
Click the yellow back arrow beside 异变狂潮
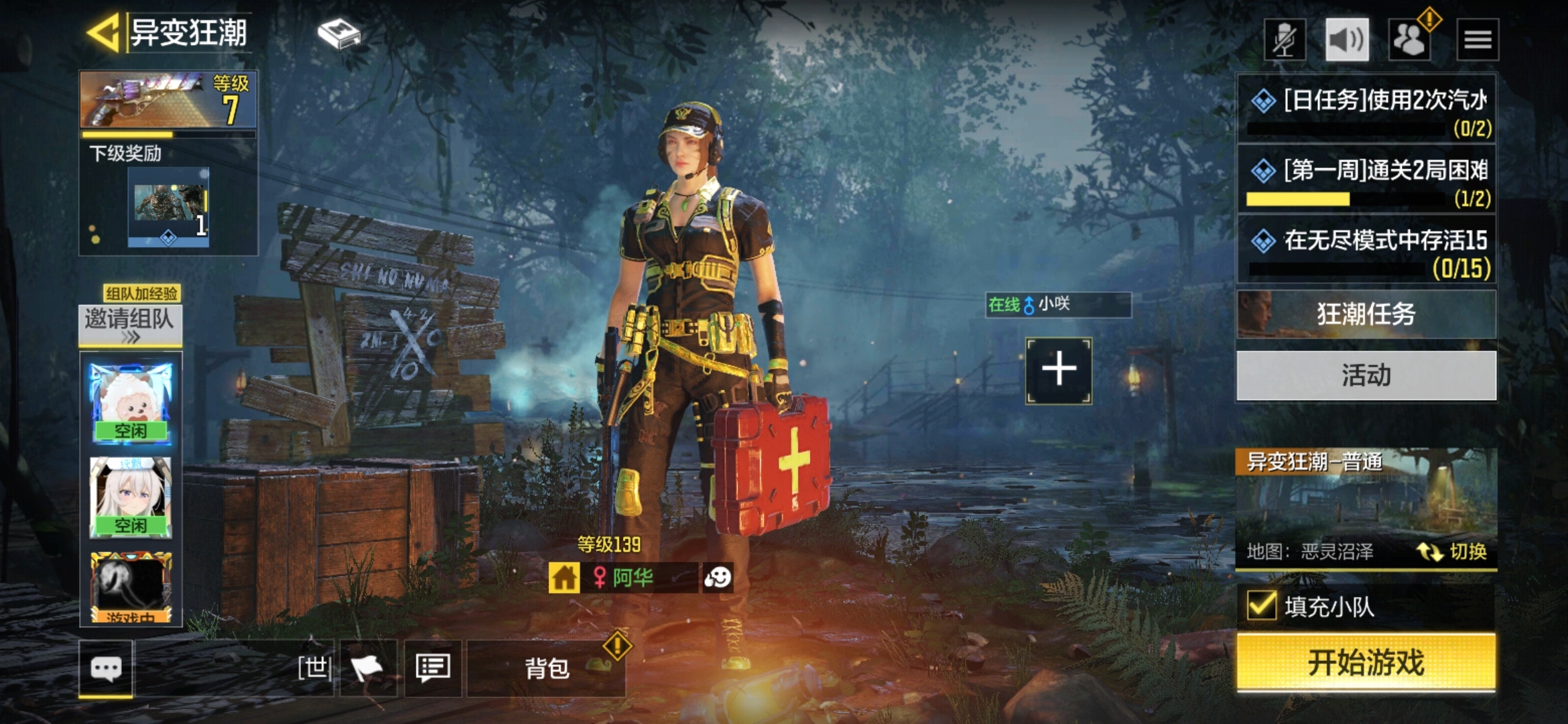(x=104, y=32)
